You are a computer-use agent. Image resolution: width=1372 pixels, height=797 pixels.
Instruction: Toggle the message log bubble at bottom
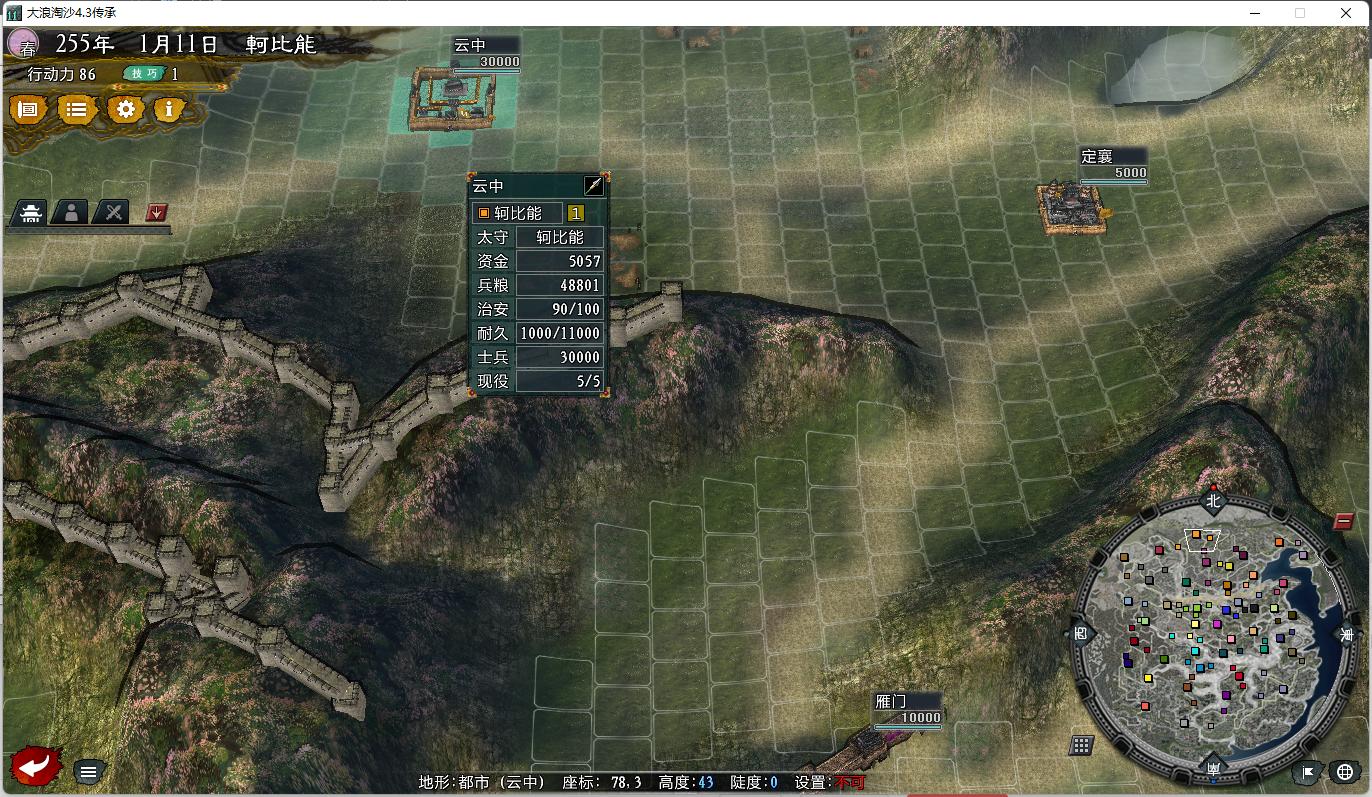pos(88,771)
